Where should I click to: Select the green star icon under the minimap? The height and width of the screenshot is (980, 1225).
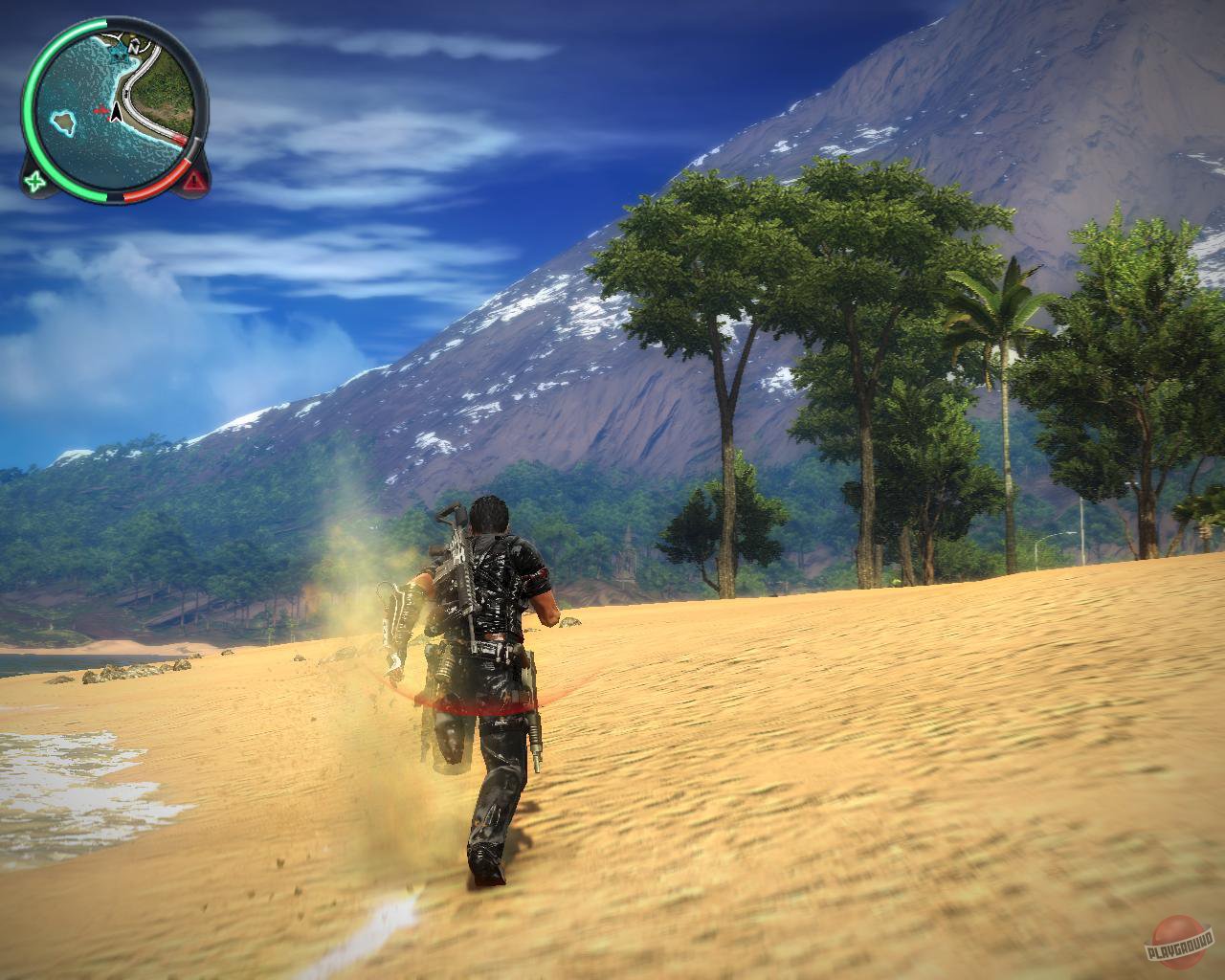pyautogui.click(x=35, y=181)
